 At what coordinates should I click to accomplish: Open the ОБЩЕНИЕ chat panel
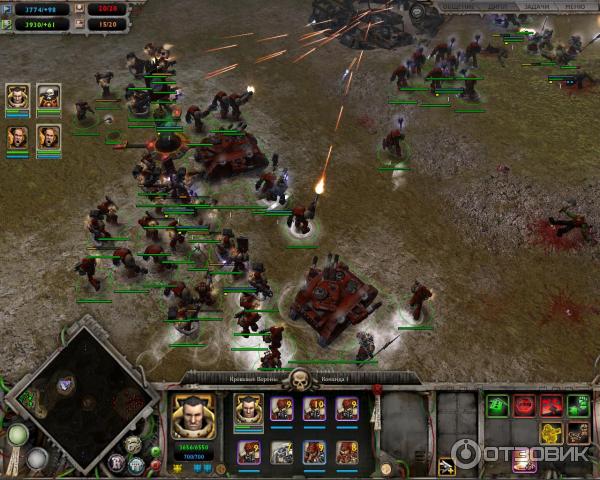(x=459, y=6)
